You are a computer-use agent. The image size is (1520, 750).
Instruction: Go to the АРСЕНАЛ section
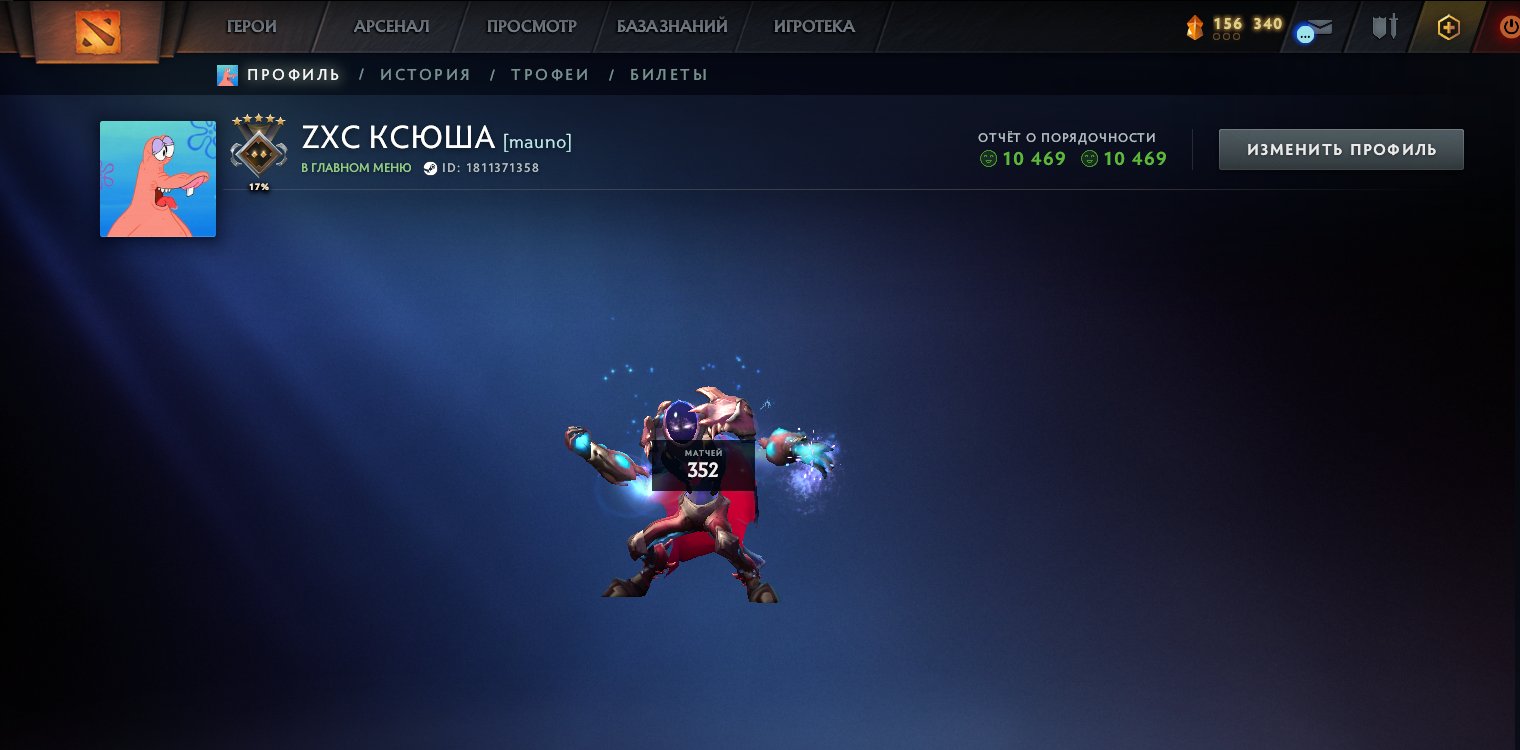tap(391, 27)
